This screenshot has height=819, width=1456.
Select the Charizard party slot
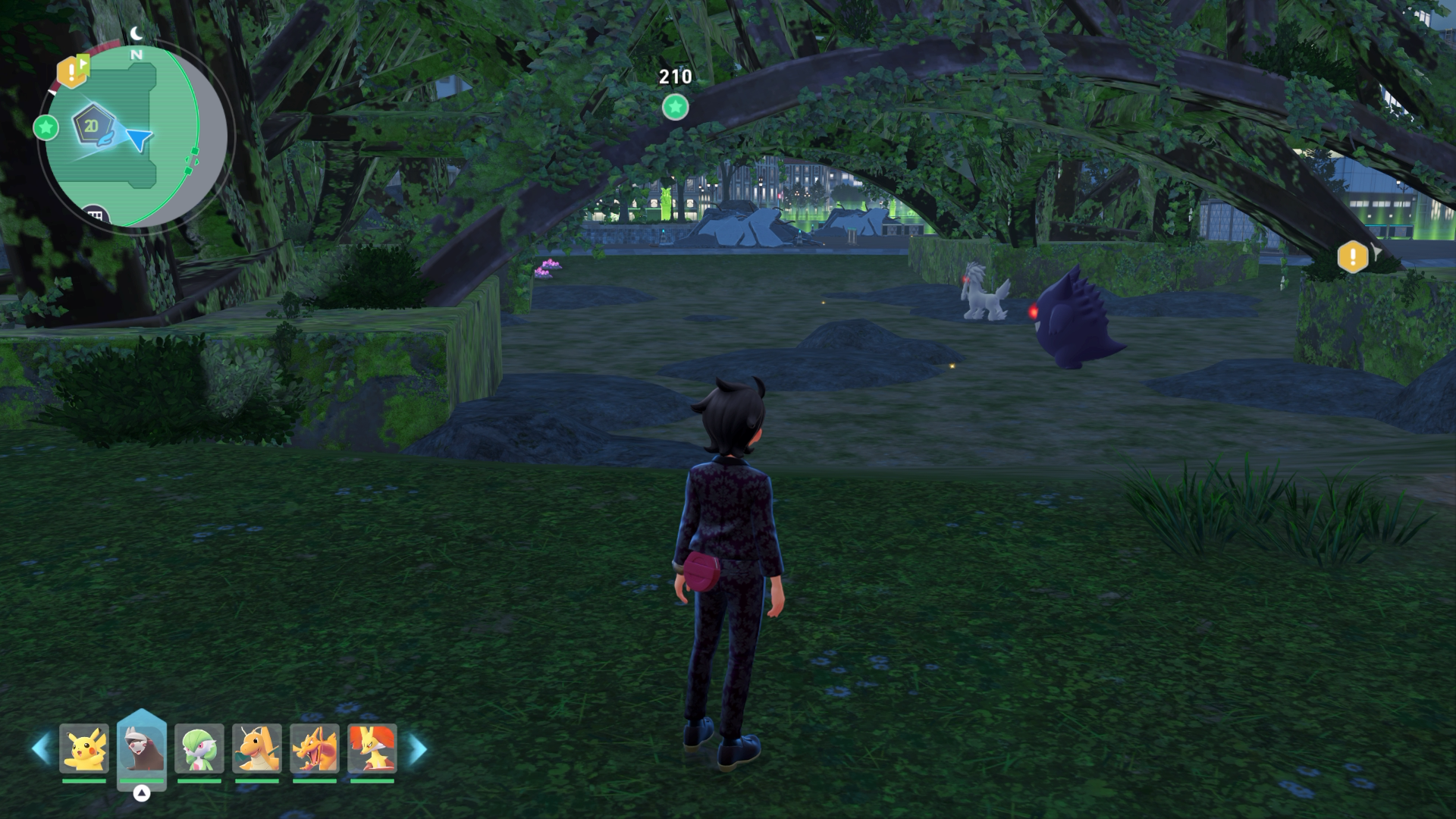(315, 748)
